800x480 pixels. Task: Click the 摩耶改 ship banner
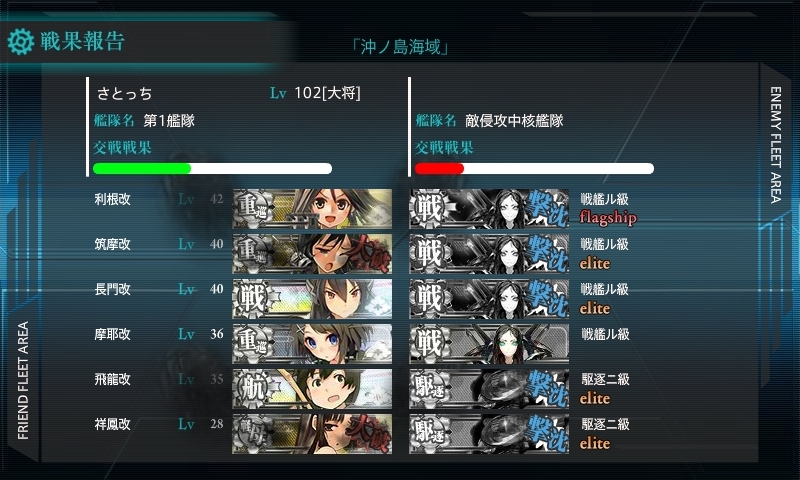click(312, 343)
